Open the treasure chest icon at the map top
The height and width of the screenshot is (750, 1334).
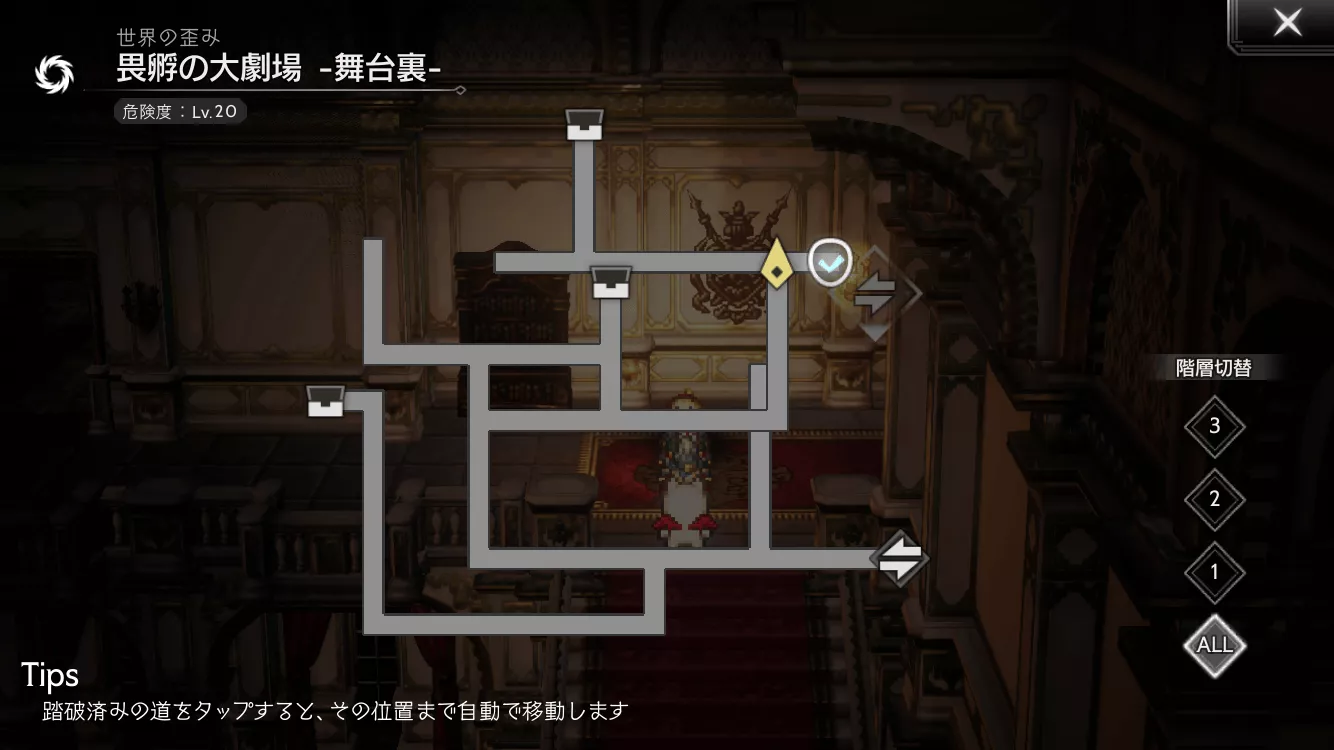(583, 122)
